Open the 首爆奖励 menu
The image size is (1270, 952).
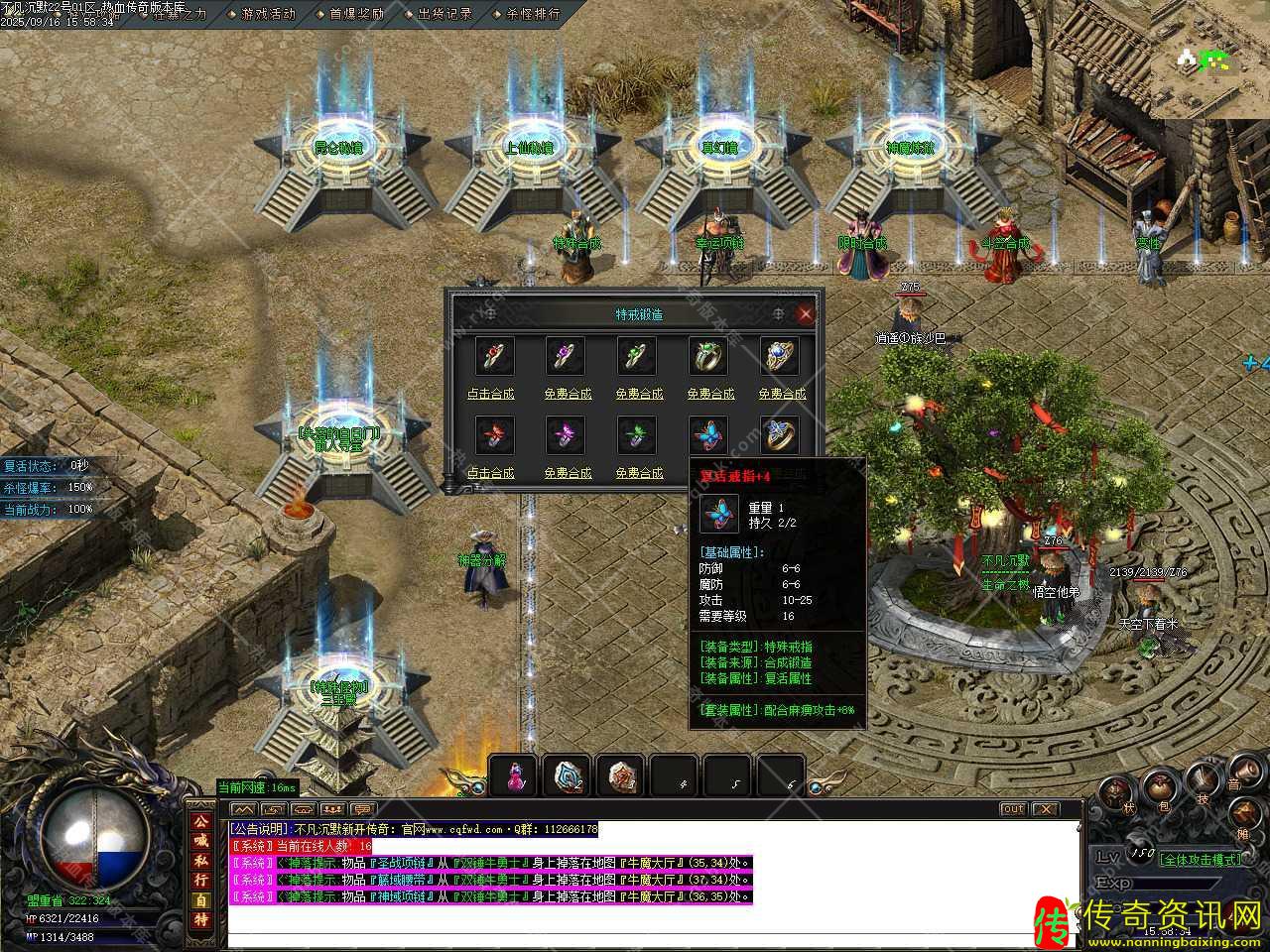[356, 14]
